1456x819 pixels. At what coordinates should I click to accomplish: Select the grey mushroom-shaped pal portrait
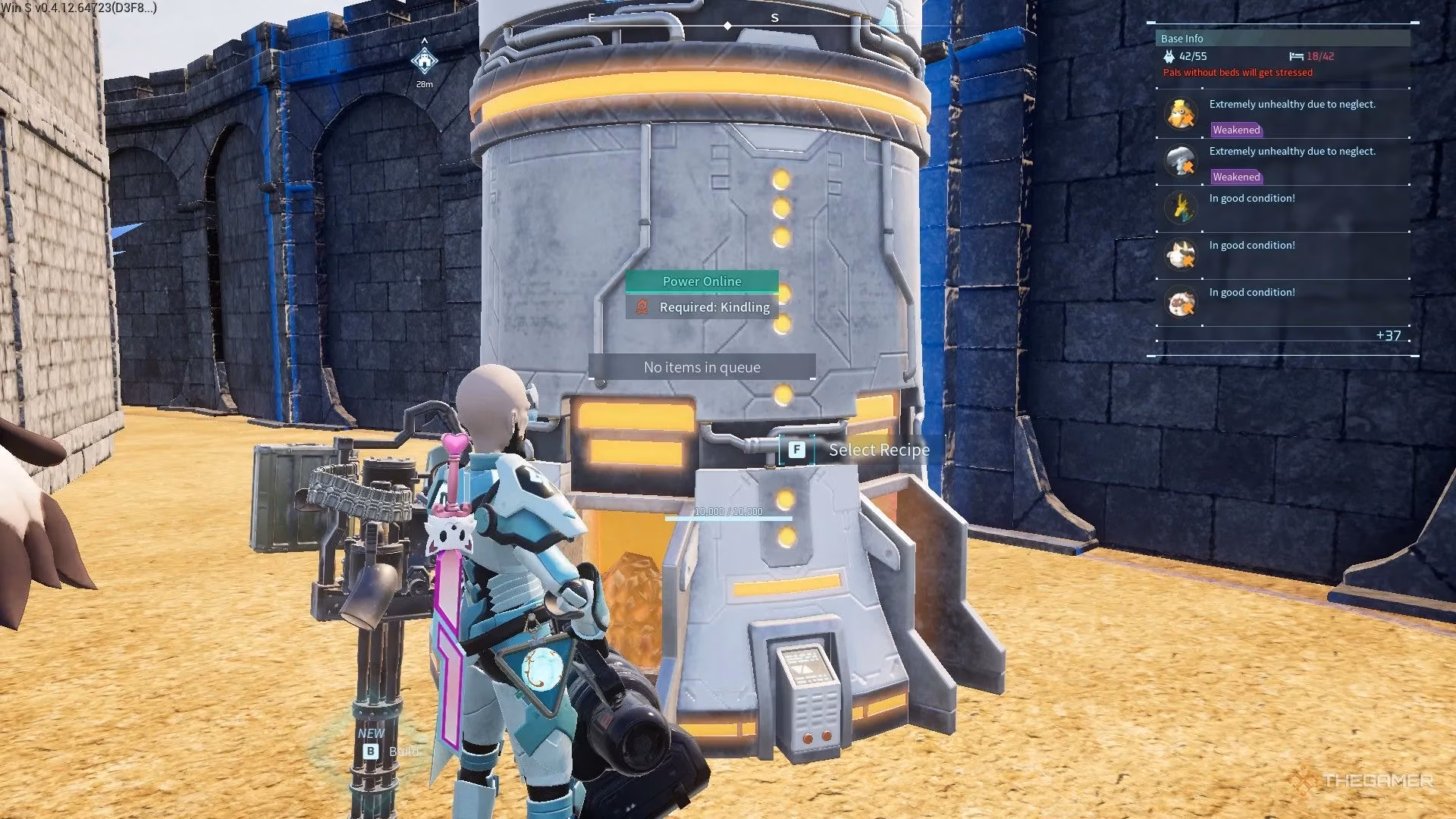coord(1181,160)
